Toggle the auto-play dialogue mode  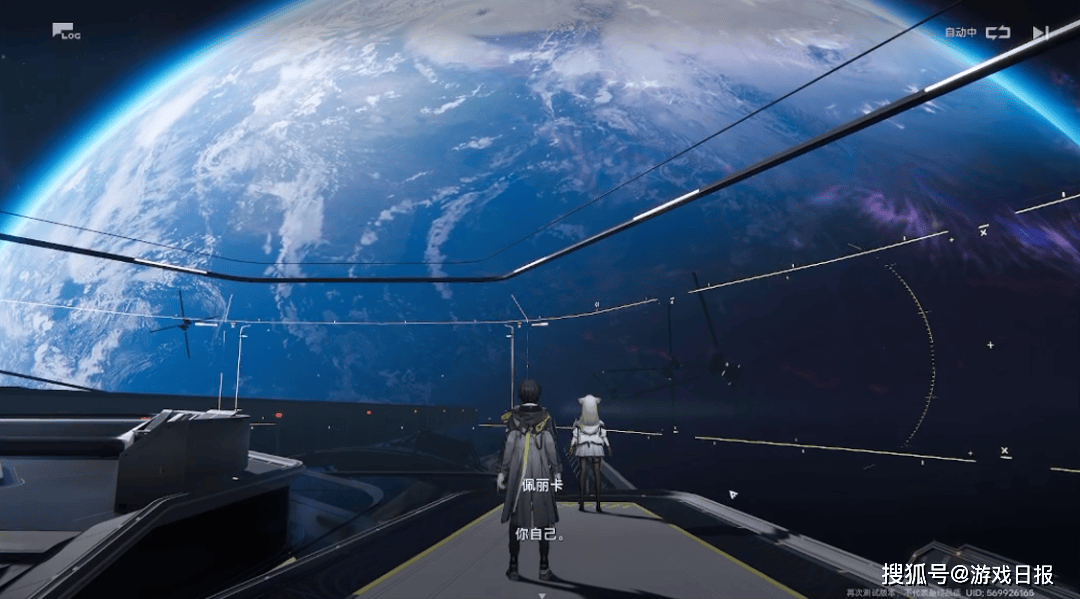coord(997,32)
